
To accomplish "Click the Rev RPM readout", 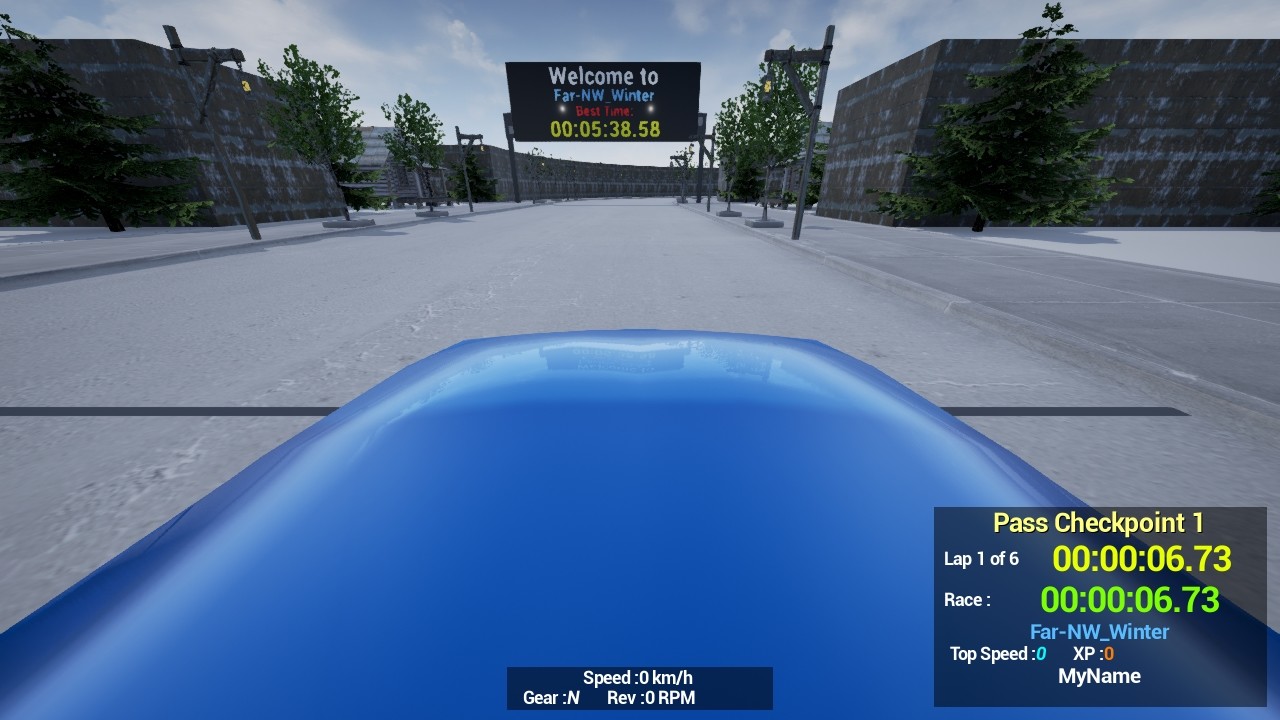I will (x=651, y=699).
